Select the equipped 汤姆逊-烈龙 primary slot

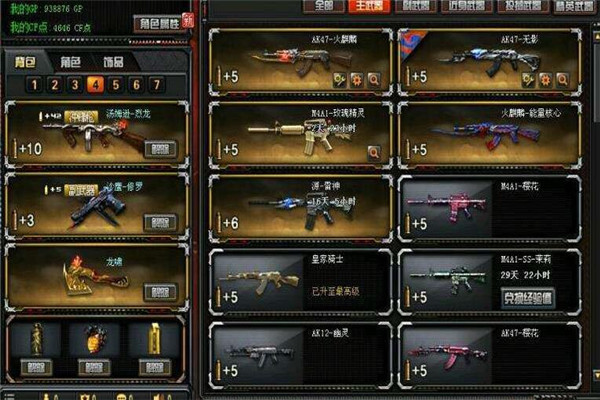[96, 133]
